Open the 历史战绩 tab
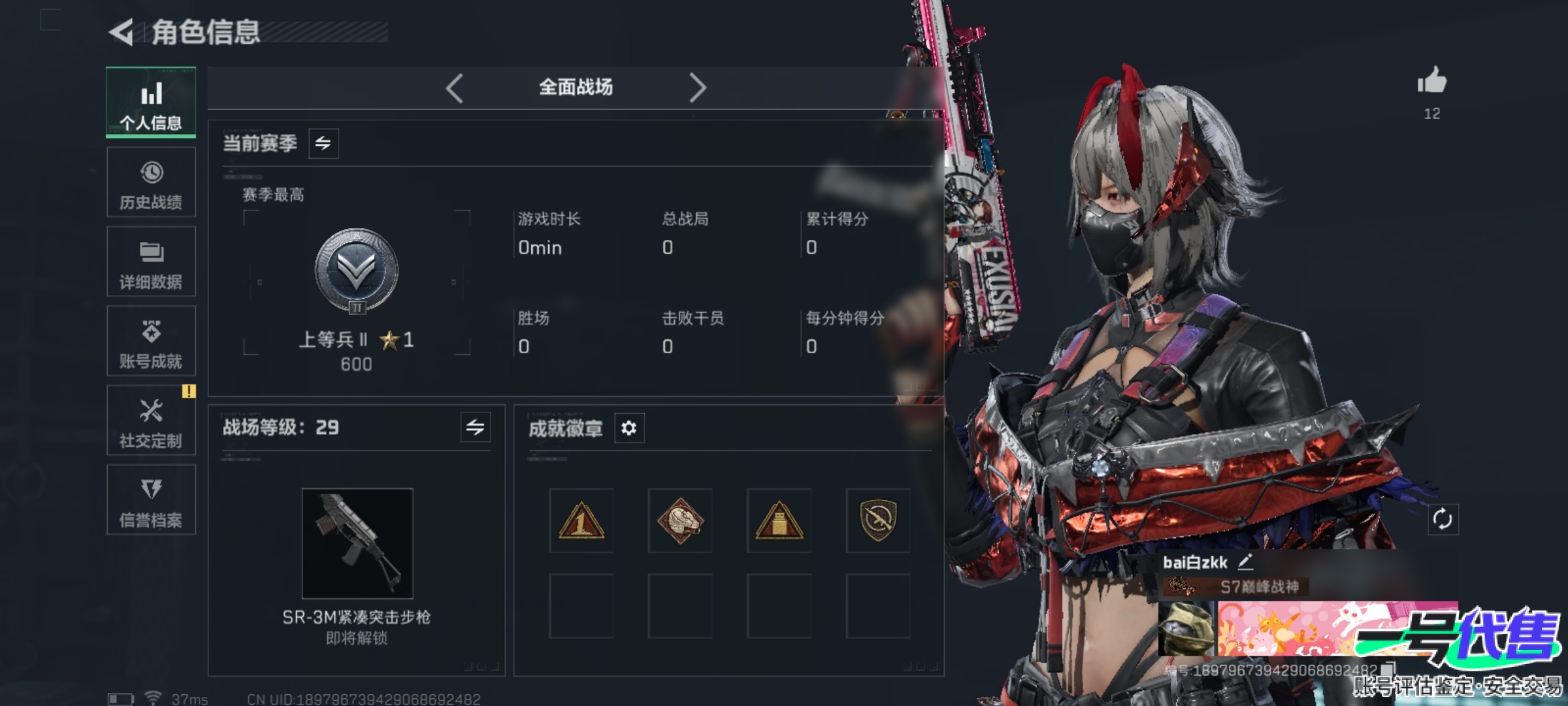 point(151,182)
